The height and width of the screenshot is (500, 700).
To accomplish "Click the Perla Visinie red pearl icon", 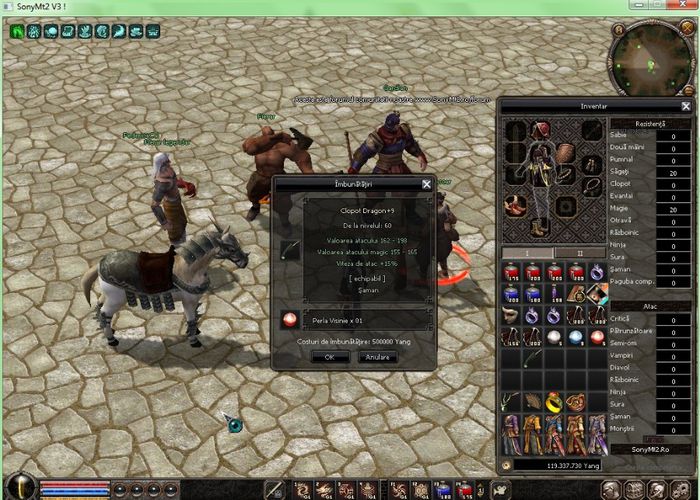I will click(289, 320).
